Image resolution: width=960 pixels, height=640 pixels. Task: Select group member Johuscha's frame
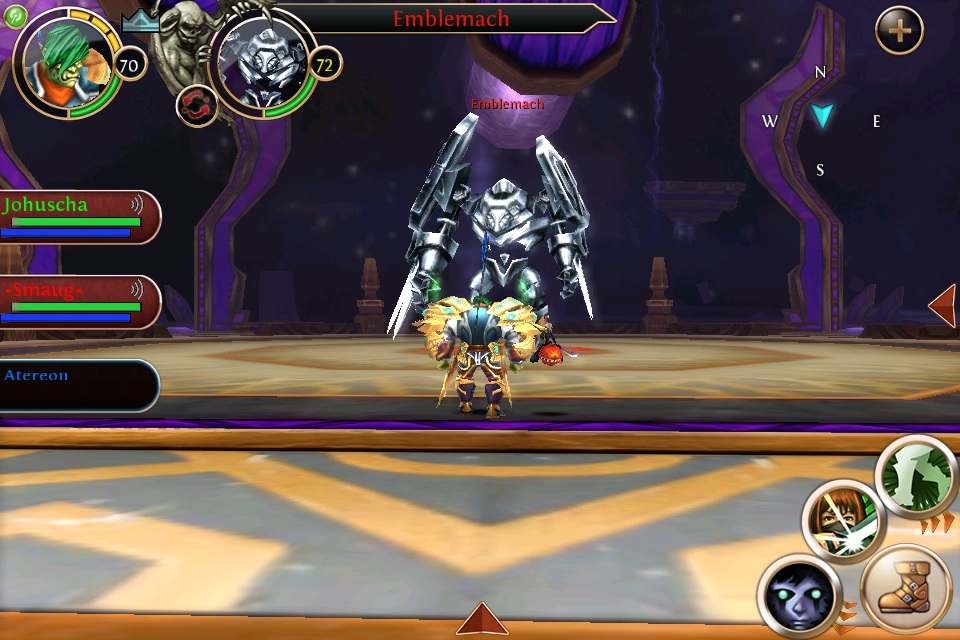point(80,217)
